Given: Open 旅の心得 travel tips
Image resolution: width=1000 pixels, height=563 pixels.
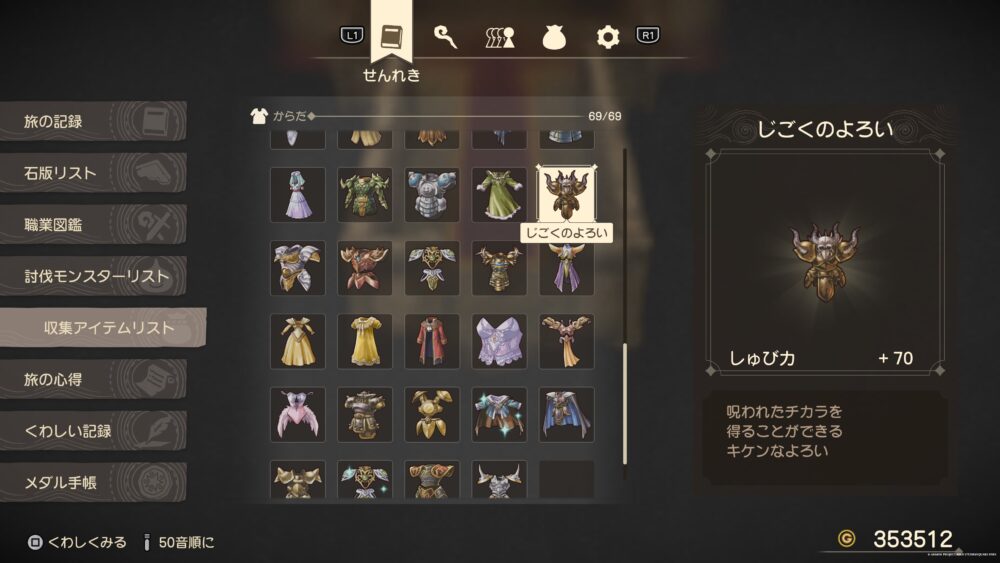Looking at the screenshot, I should coord(92,380).
